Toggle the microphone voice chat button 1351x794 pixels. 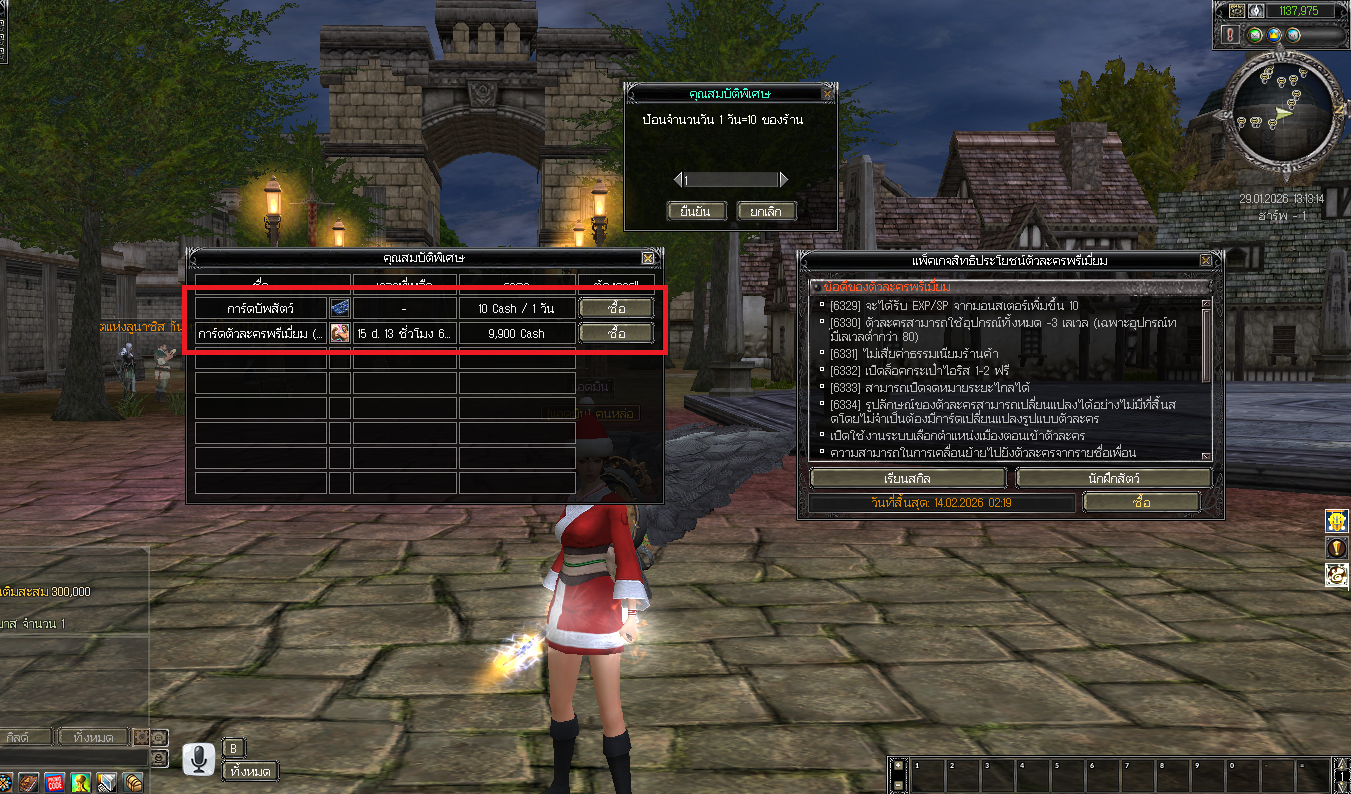[199, 759]
